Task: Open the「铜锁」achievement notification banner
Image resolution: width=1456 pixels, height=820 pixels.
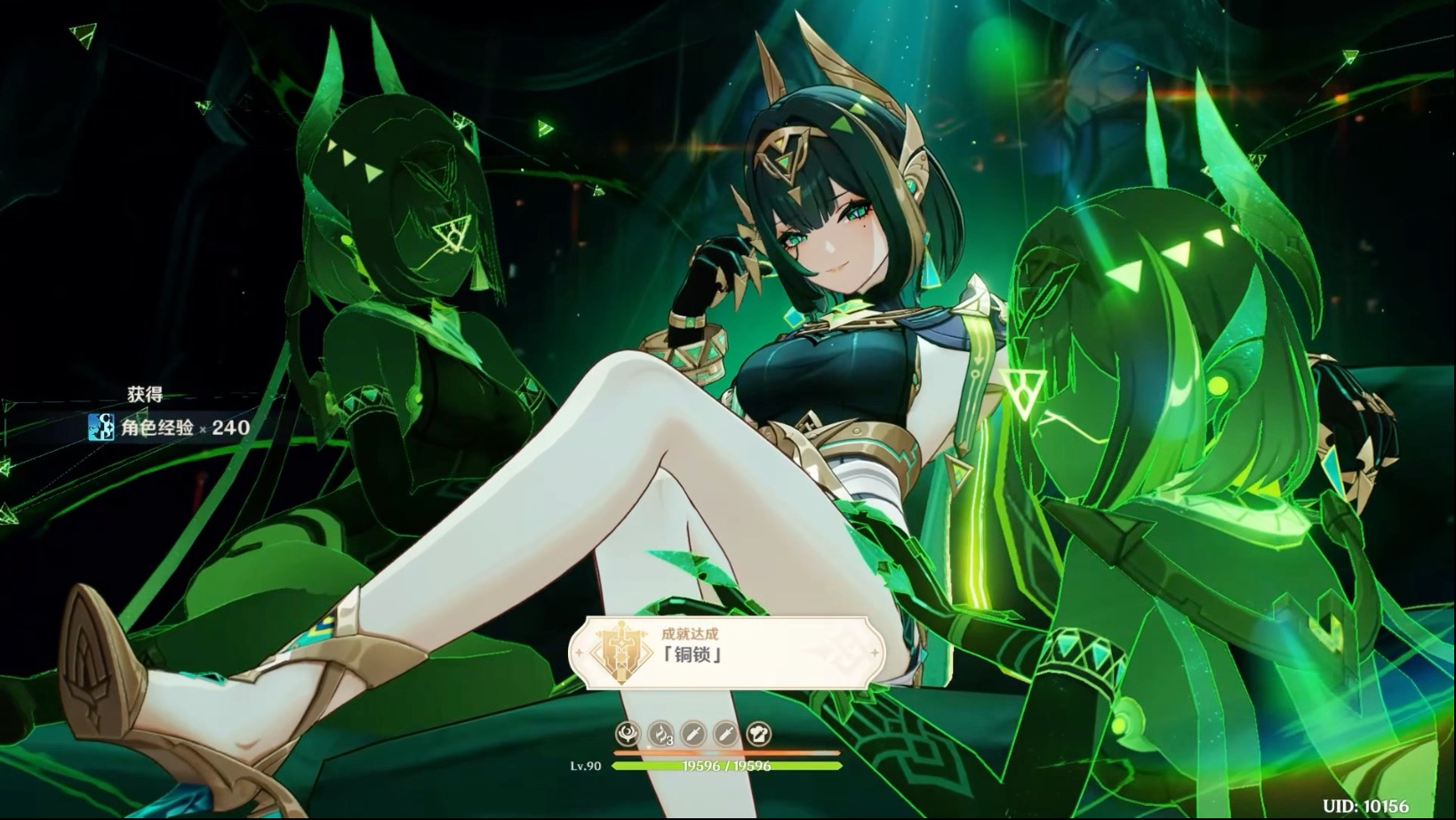Action: [x=727, y=654]
